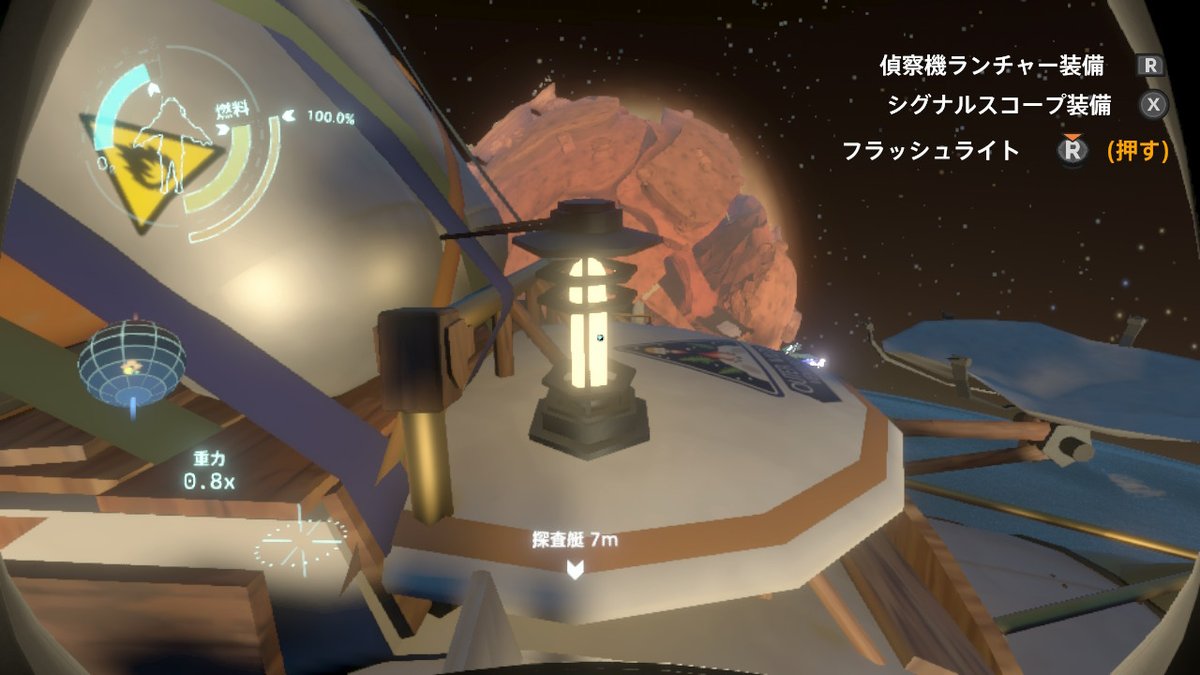Image resolution: width=1200 pixels, height=675 pixels.
Task: Click the spherical planet locator globe
Action: 131,361
